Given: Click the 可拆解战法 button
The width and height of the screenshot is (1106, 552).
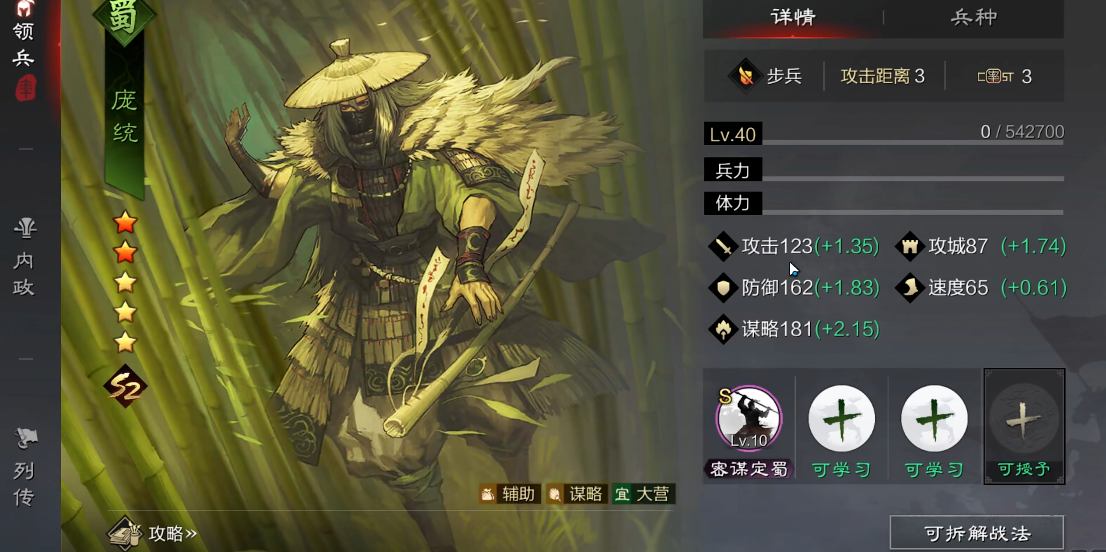Looking at the screenshot, I should coord(976,533).
